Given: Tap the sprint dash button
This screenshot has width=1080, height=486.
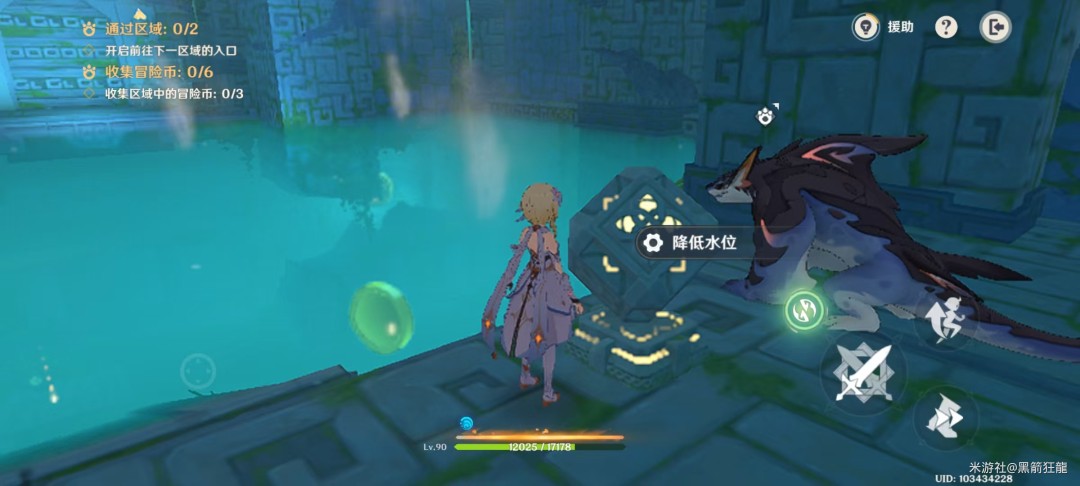Looking at the screenshot, I should [945, 417].
